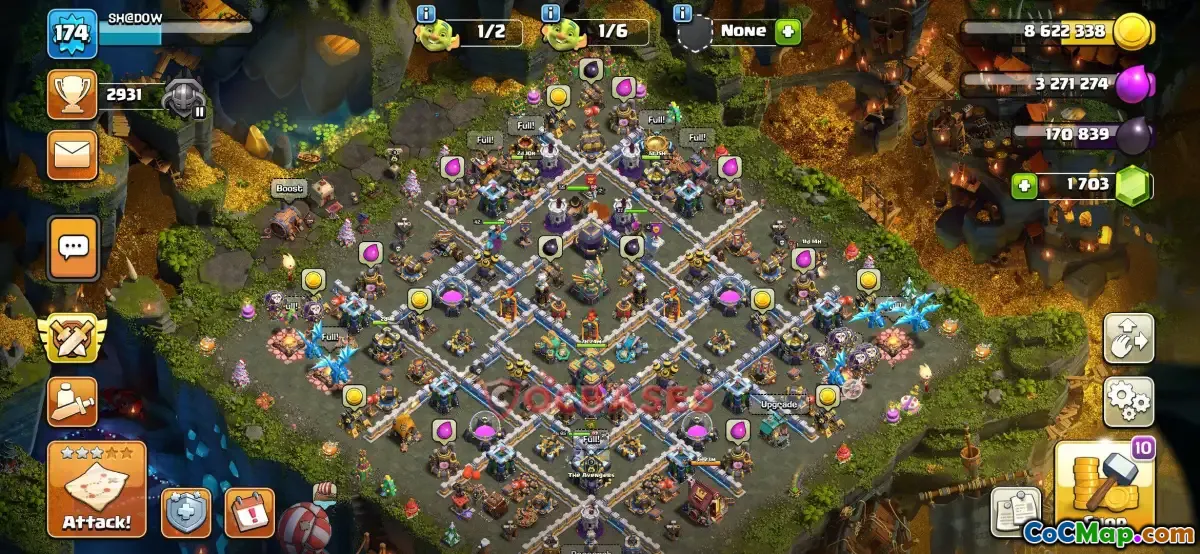Tap the Boost label on the barrel
Screen dimensions: 1200x554
pyautogui.click(x=289, y=188)
